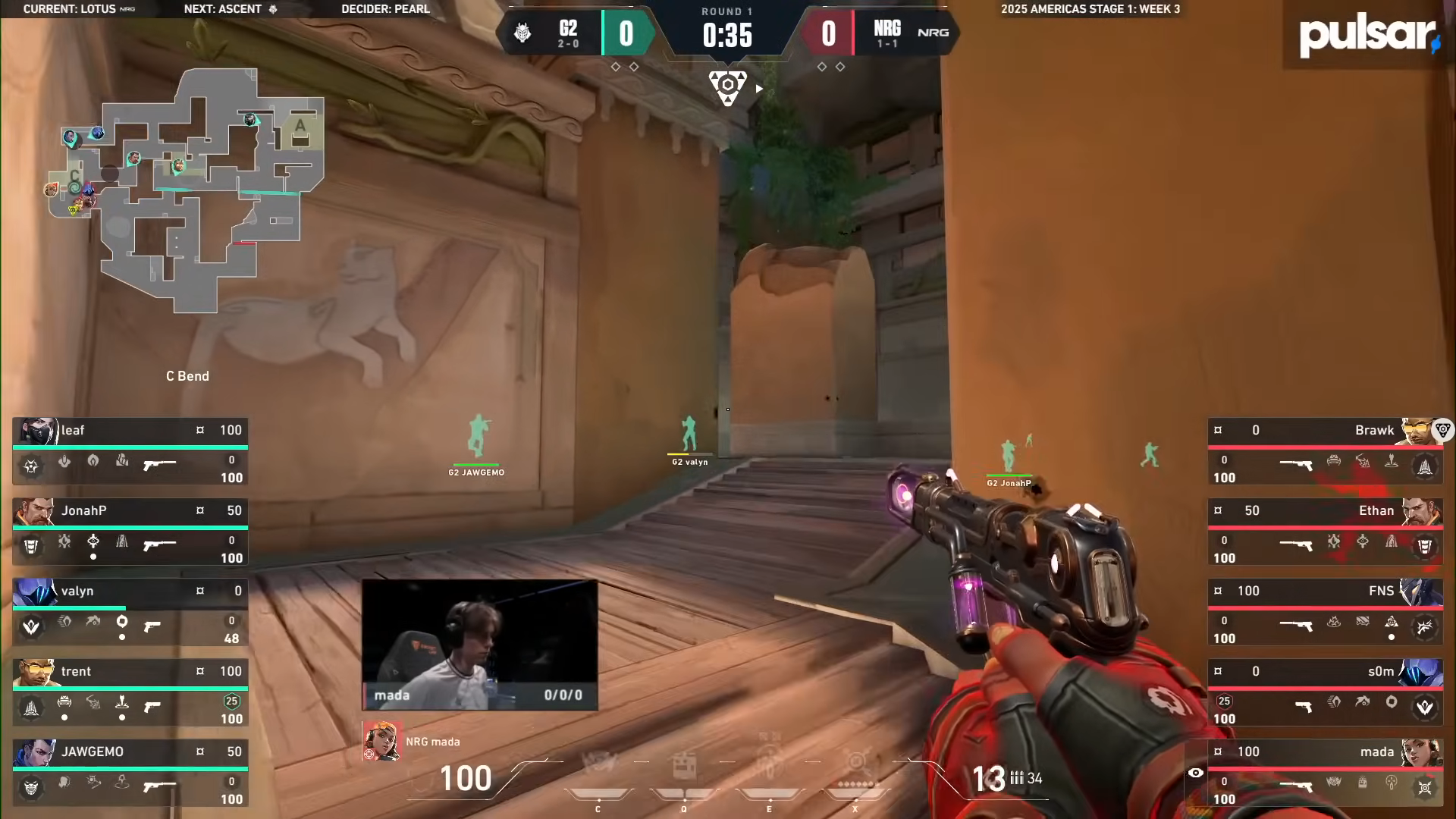
Task: Select valyn's player row
Action: click(x=130, y=612)
